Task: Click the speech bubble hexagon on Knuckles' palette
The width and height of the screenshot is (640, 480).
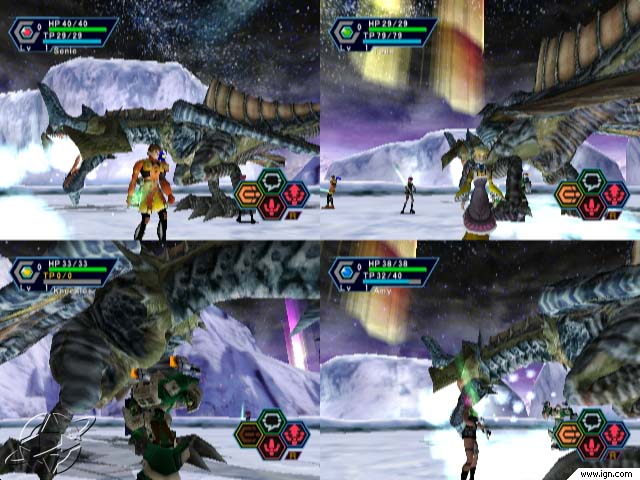Action: [272, 421]
